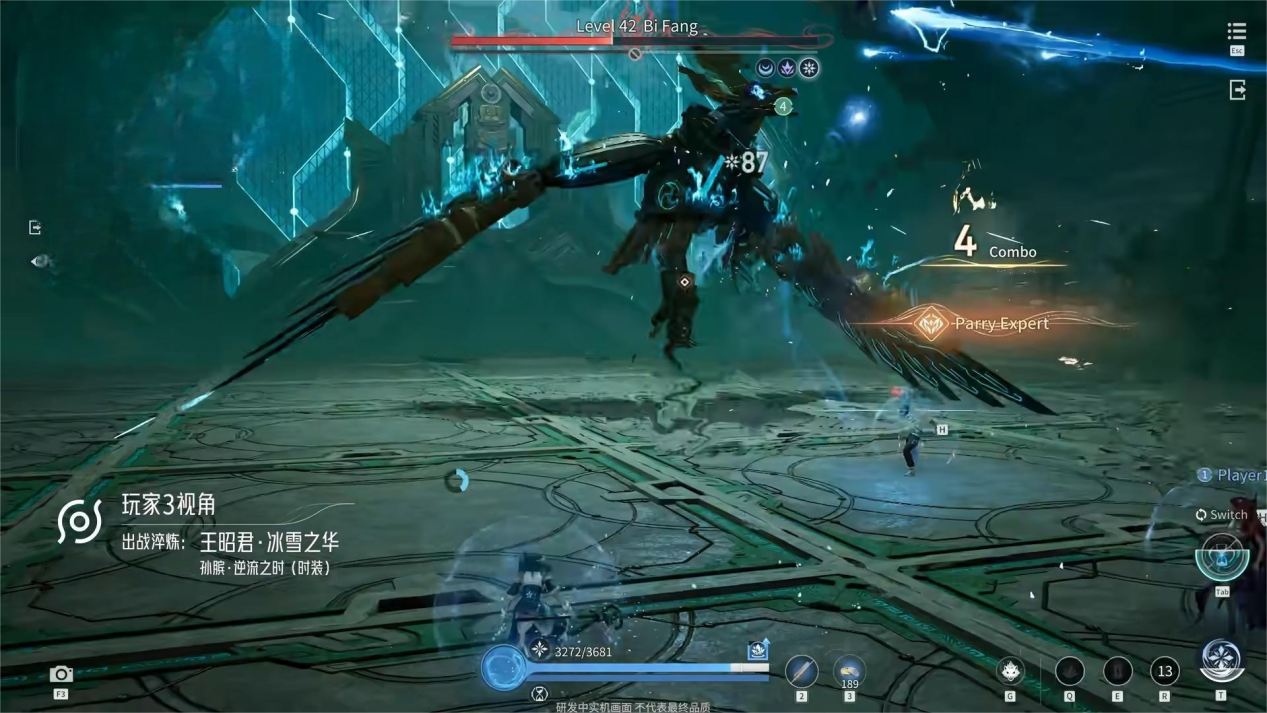
Task: Take a screenshot with the camera icon
Action: pyautogui.click(x=61, y=675)
